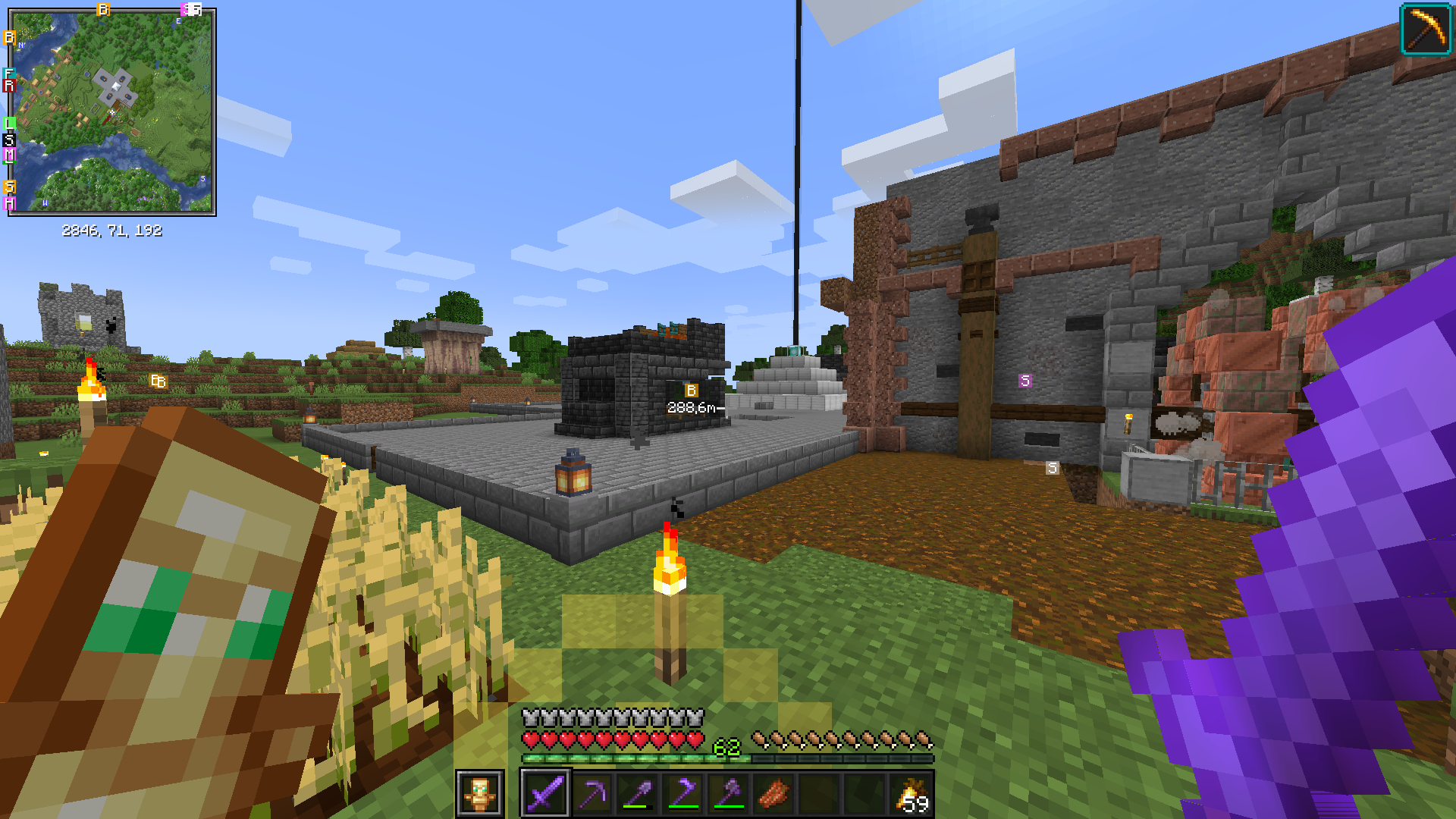The width and height of the screenshot is (1456, 819).
Task: Click the magenta H waypoint marker
Action: pyautogui.click(x=8, y=201)
